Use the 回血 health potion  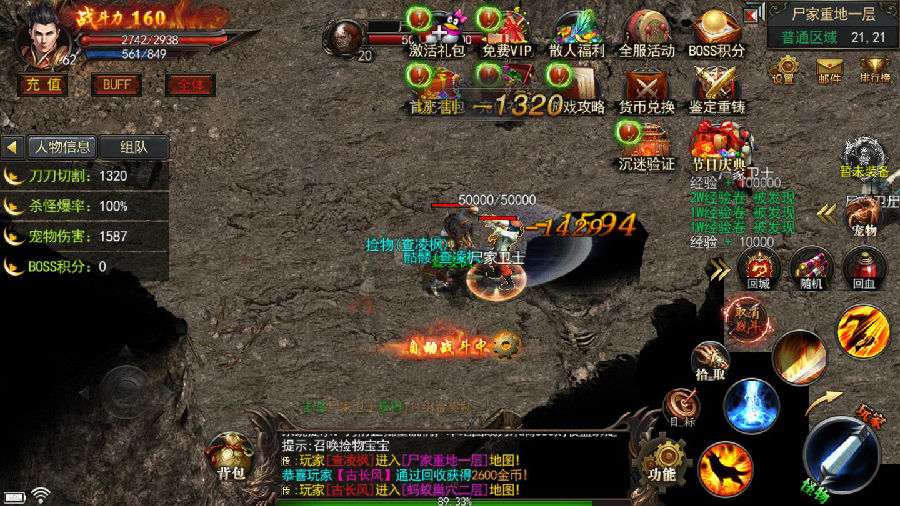865,267
